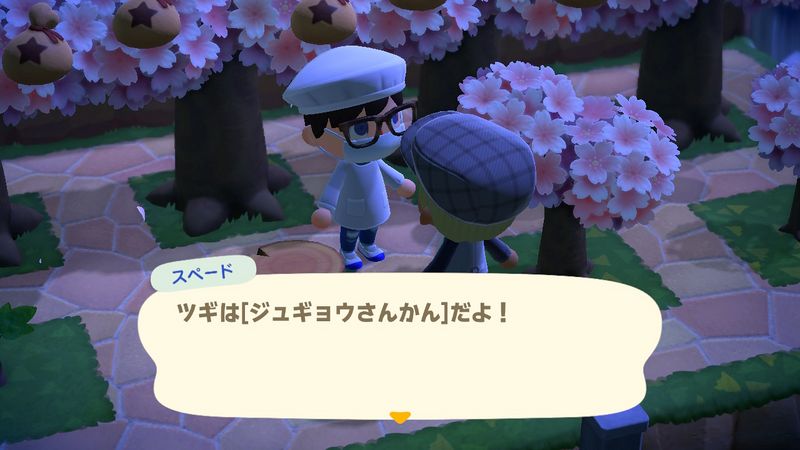Advance dialogue with the yellow continue arrow
800x450 pixels.
tap(400, 416)
